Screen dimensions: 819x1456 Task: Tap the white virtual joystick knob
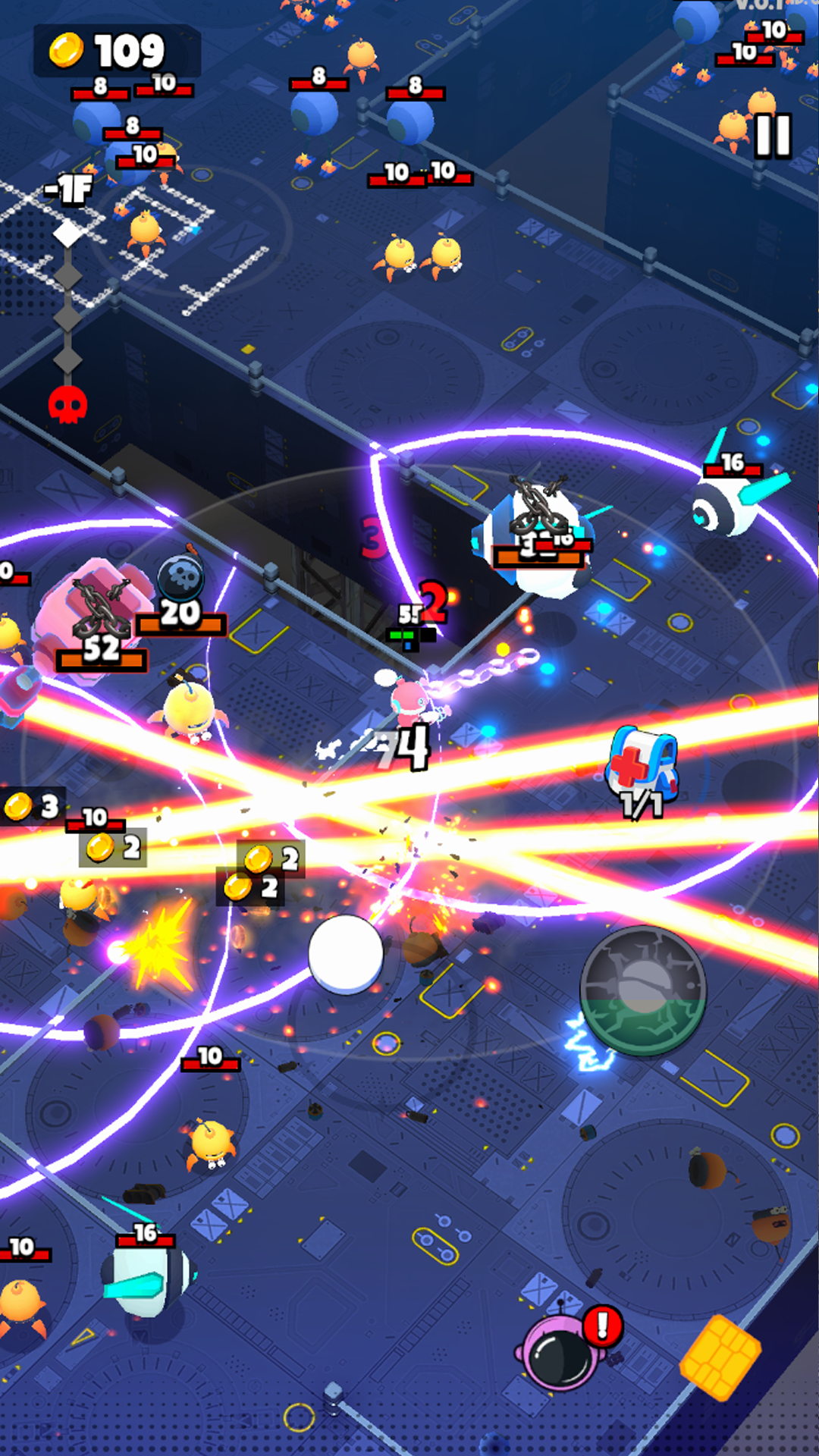tap(346, 953)
